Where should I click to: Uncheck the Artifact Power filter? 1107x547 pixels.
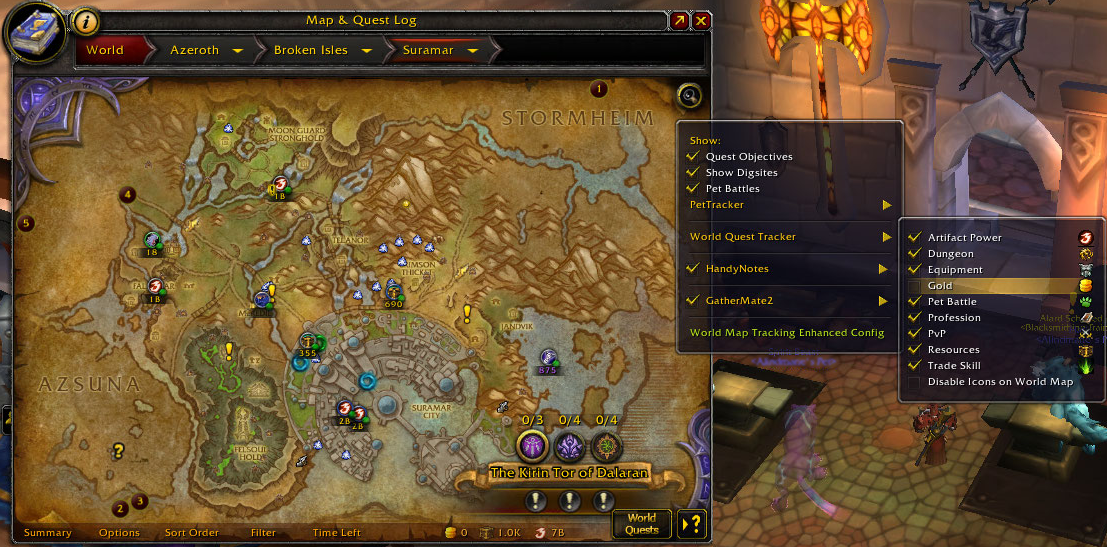914,238
